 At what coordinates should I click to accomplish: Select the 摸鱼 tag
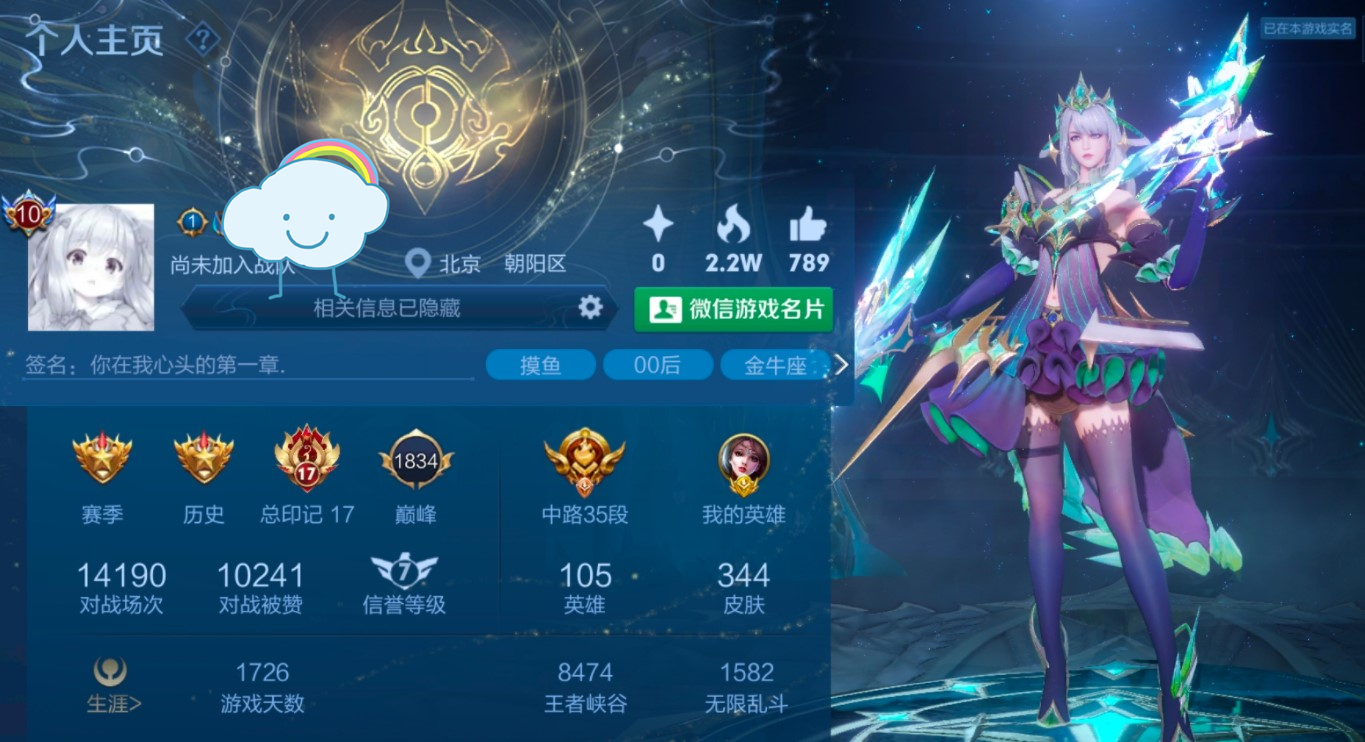tap(540, 365)
